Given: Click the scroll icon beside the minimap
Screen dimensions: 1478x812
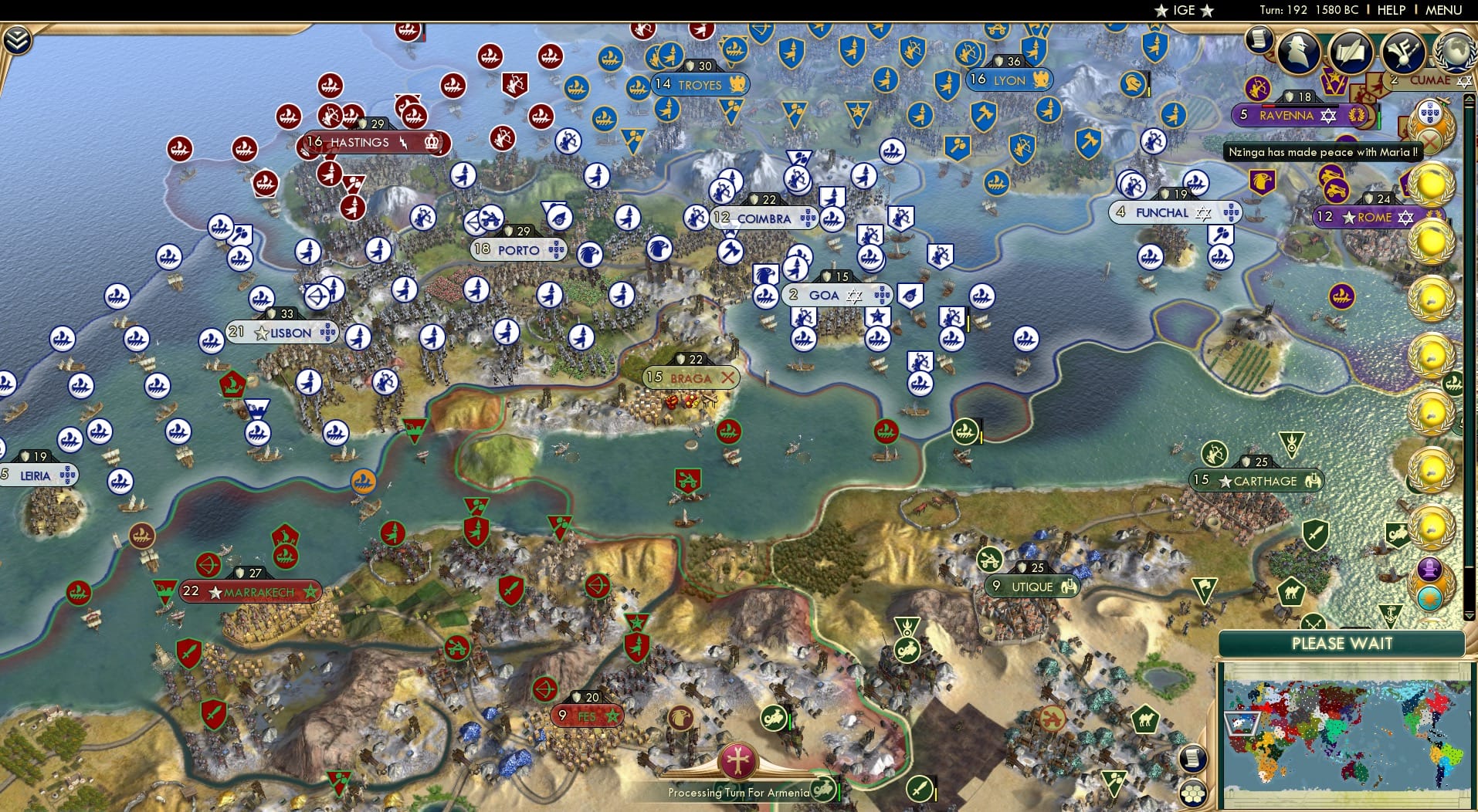Looking at the screenshot, I should 1192,760.
